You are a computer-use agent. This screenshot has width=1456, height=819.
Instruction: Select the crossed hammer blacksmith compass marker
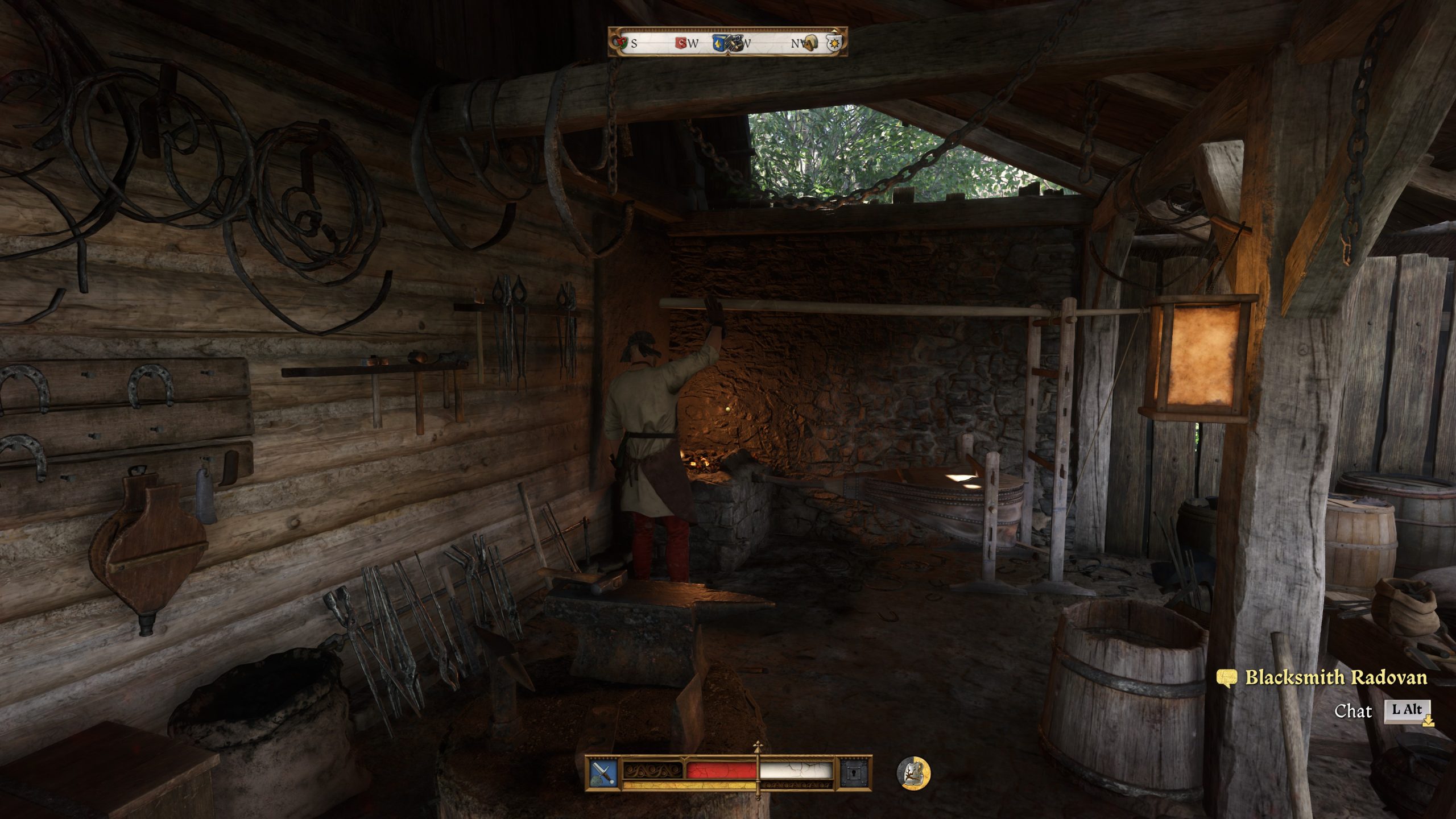735,43
